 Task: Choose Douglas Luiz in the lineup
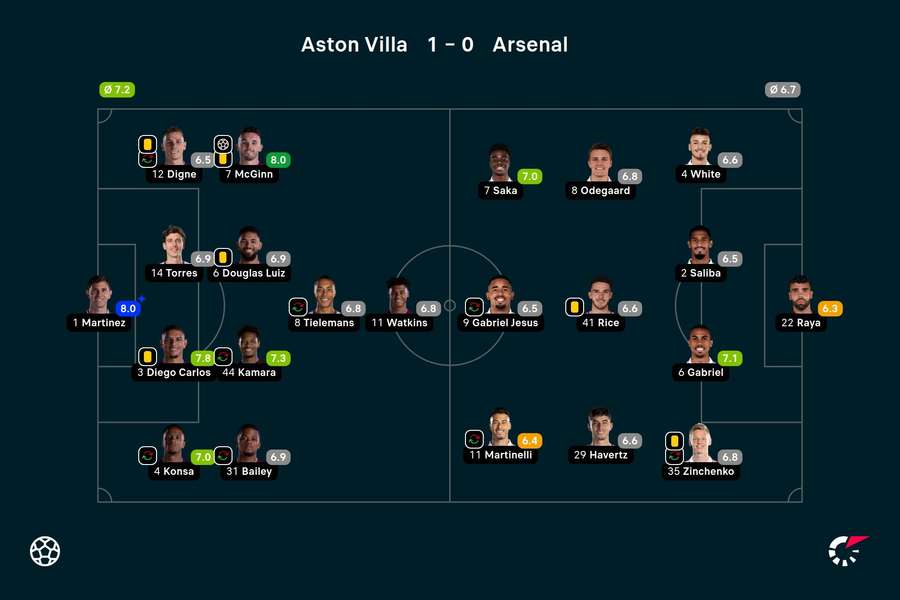[249, 246]
